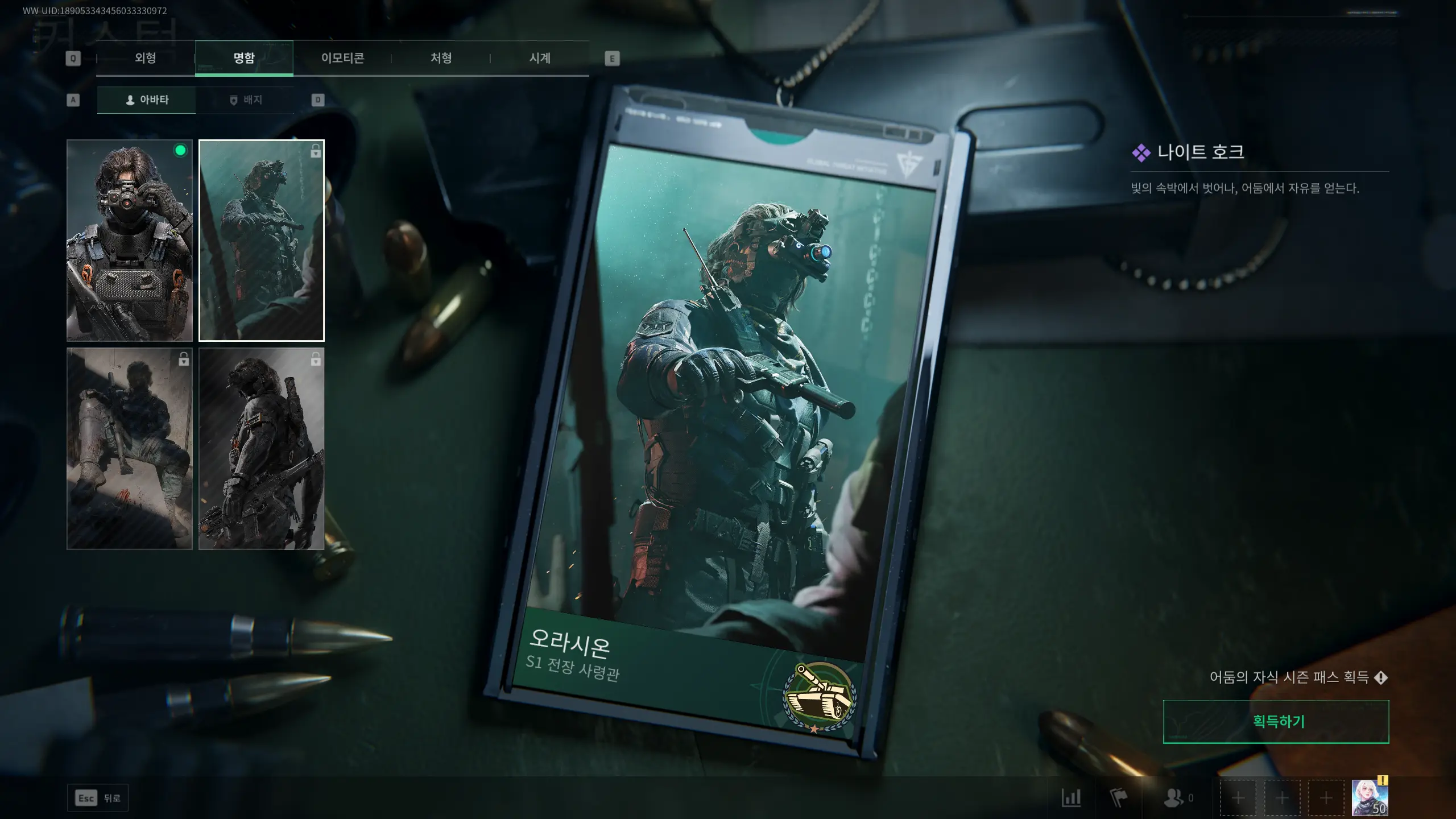The height and width of the screenshot is (819, 1456).
Task: Open the 이모티콘 tab
Action: tap(344, 58)
